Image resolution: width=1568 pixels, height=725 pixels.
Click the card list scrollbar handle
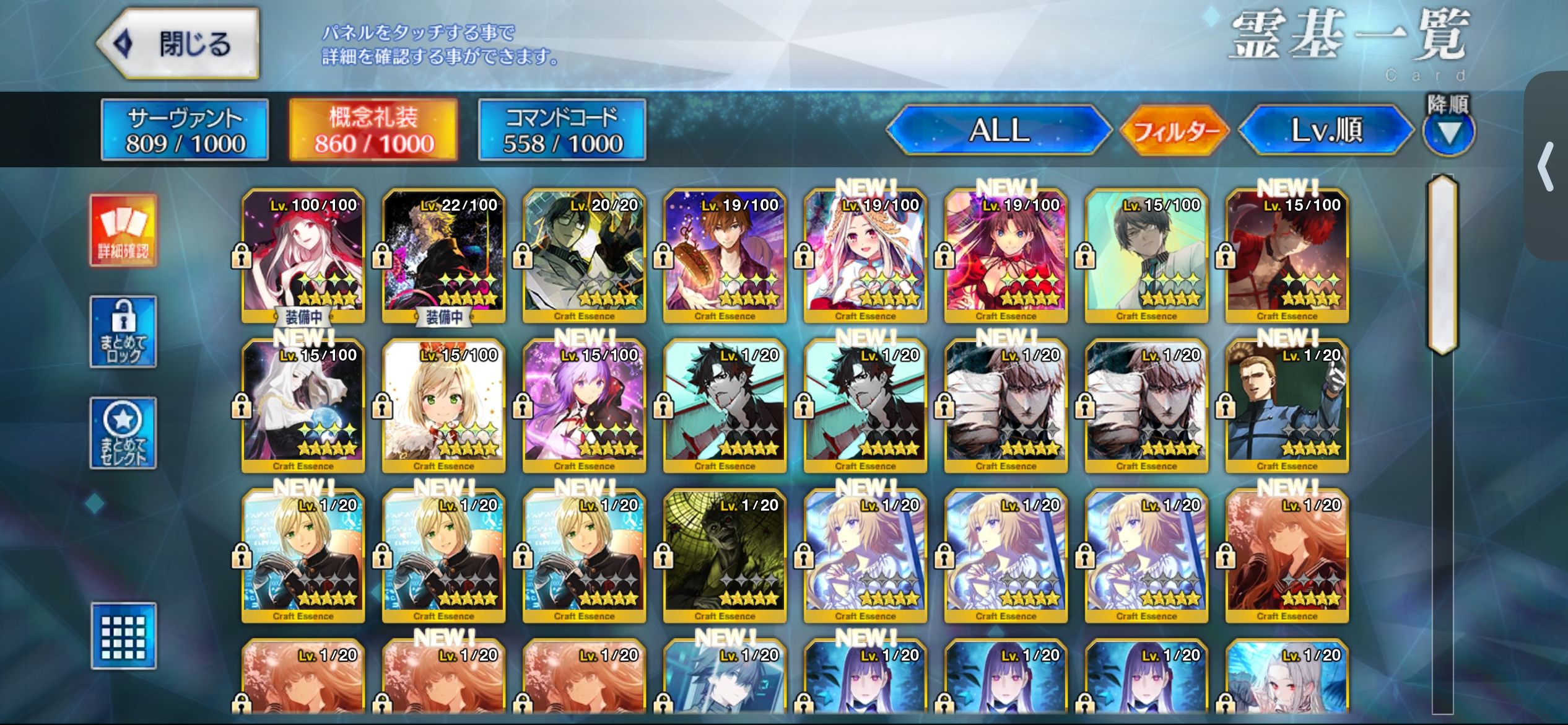[1442, 265]
